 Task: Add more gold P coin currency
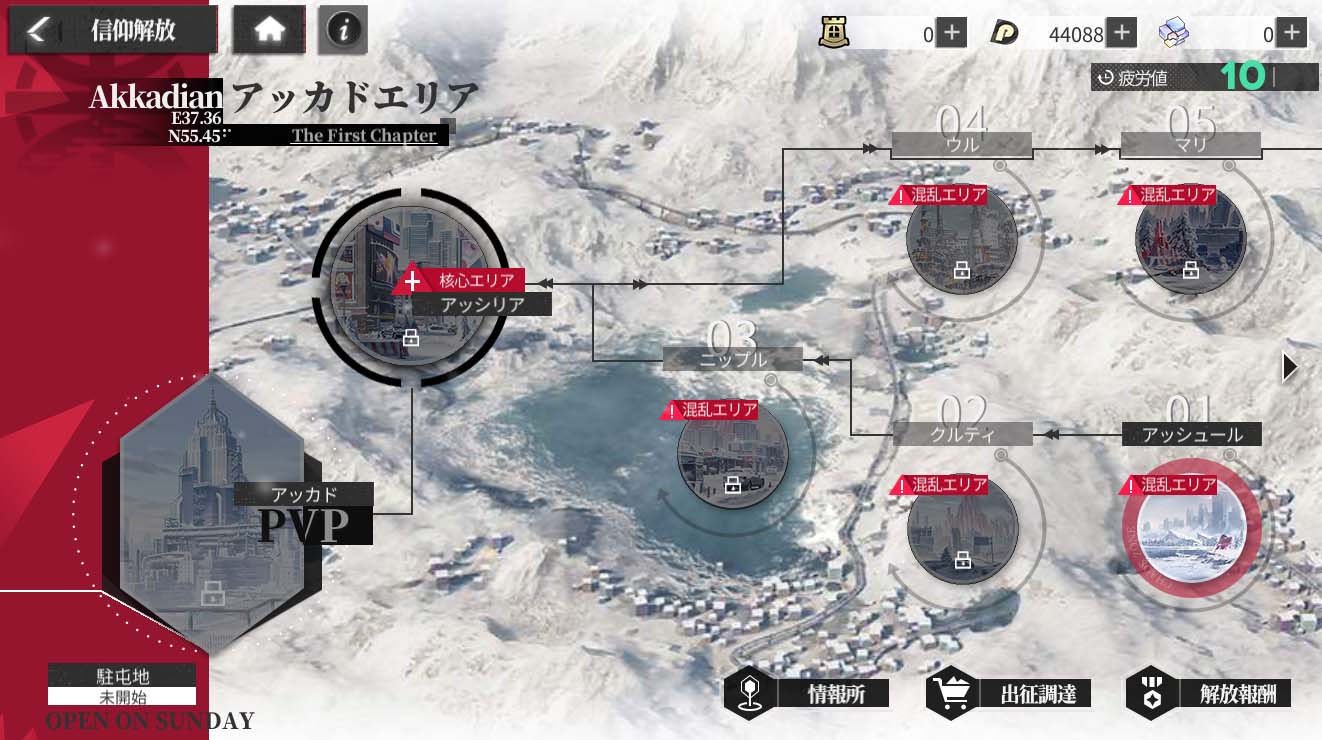1122,34
